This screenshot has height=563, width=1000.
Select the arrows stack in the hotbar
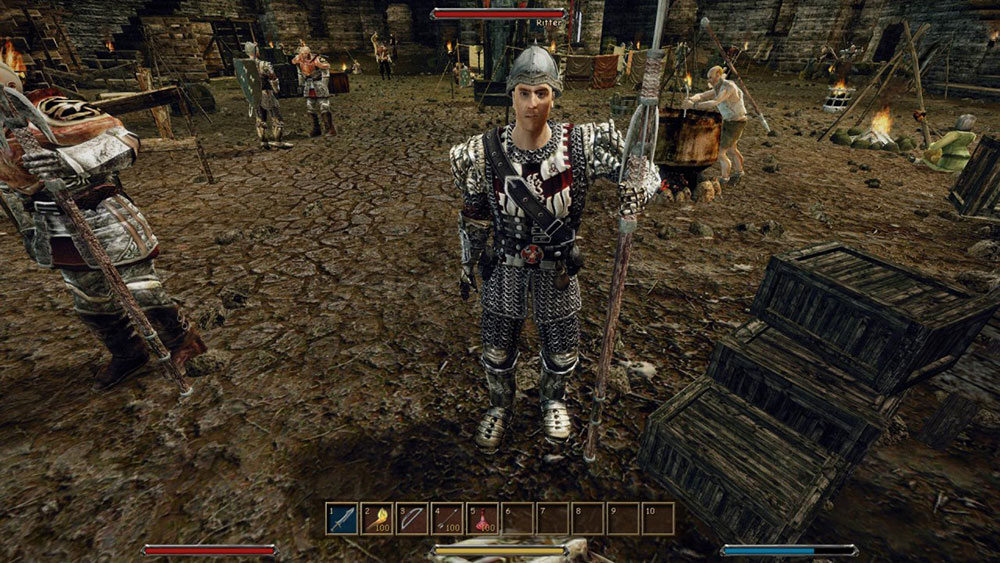[x=447, y=518]
